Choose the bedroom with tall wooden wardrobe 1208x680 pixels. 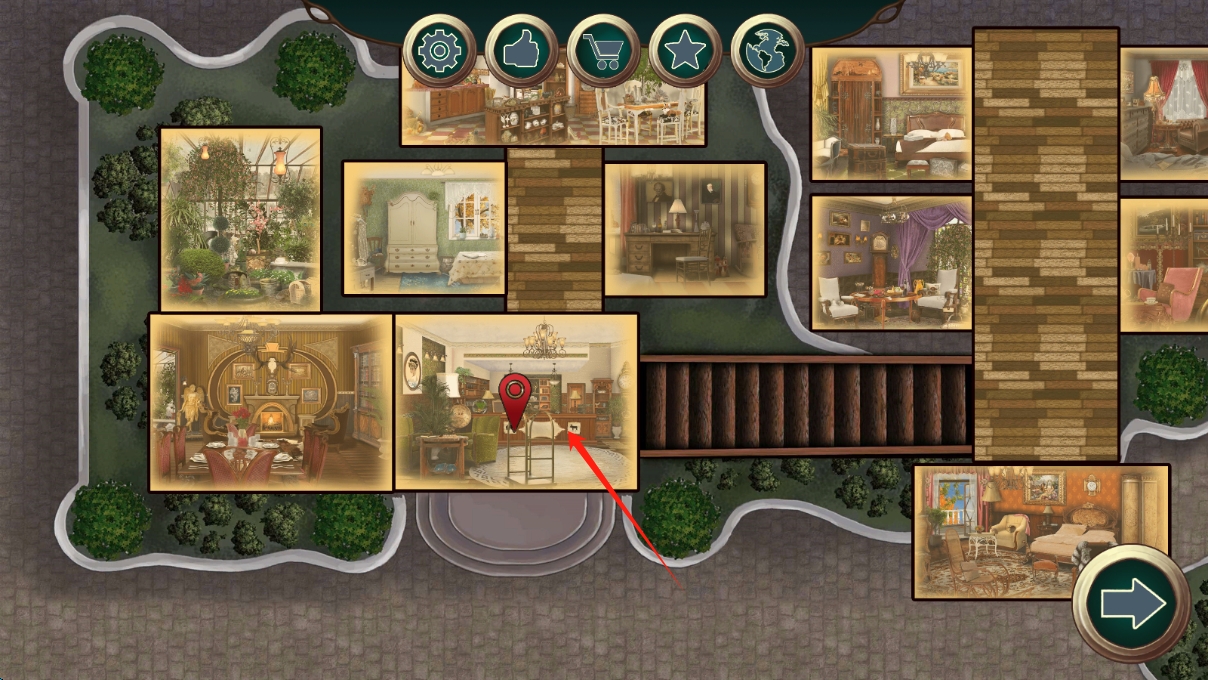891,114
